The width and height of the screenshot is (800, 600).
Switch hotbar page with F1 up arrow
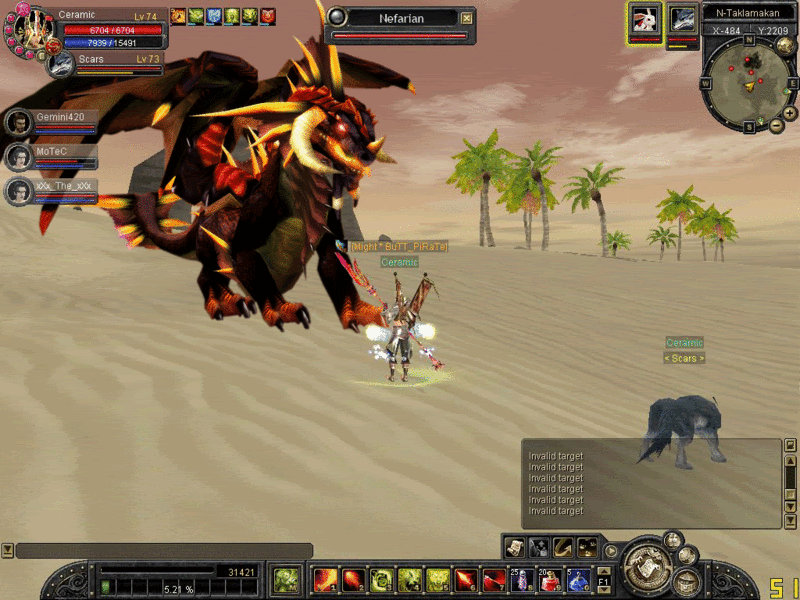pos(603,571)
